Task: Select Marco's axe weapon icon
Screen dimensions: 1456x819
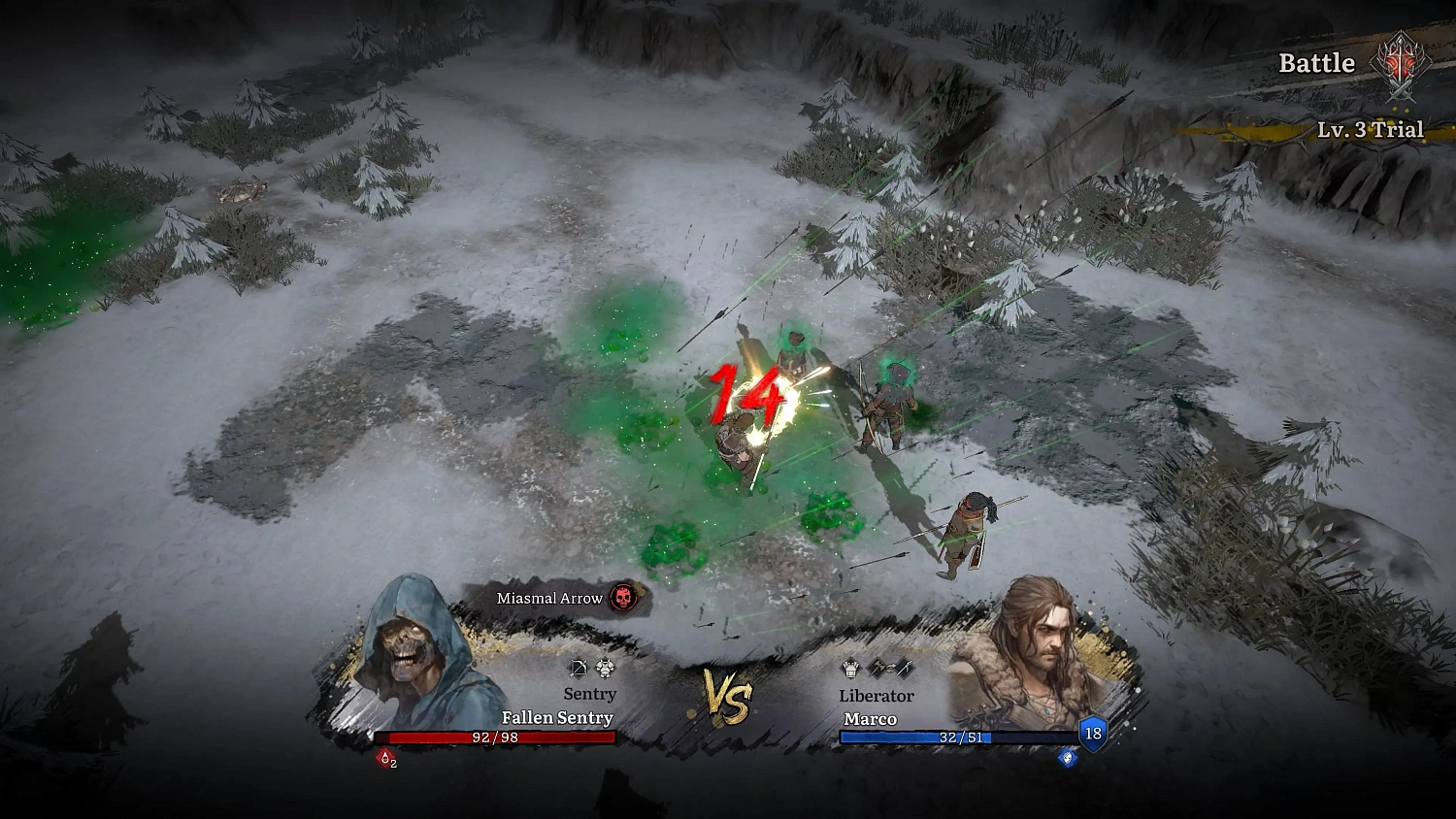Action: coord(877,668)
